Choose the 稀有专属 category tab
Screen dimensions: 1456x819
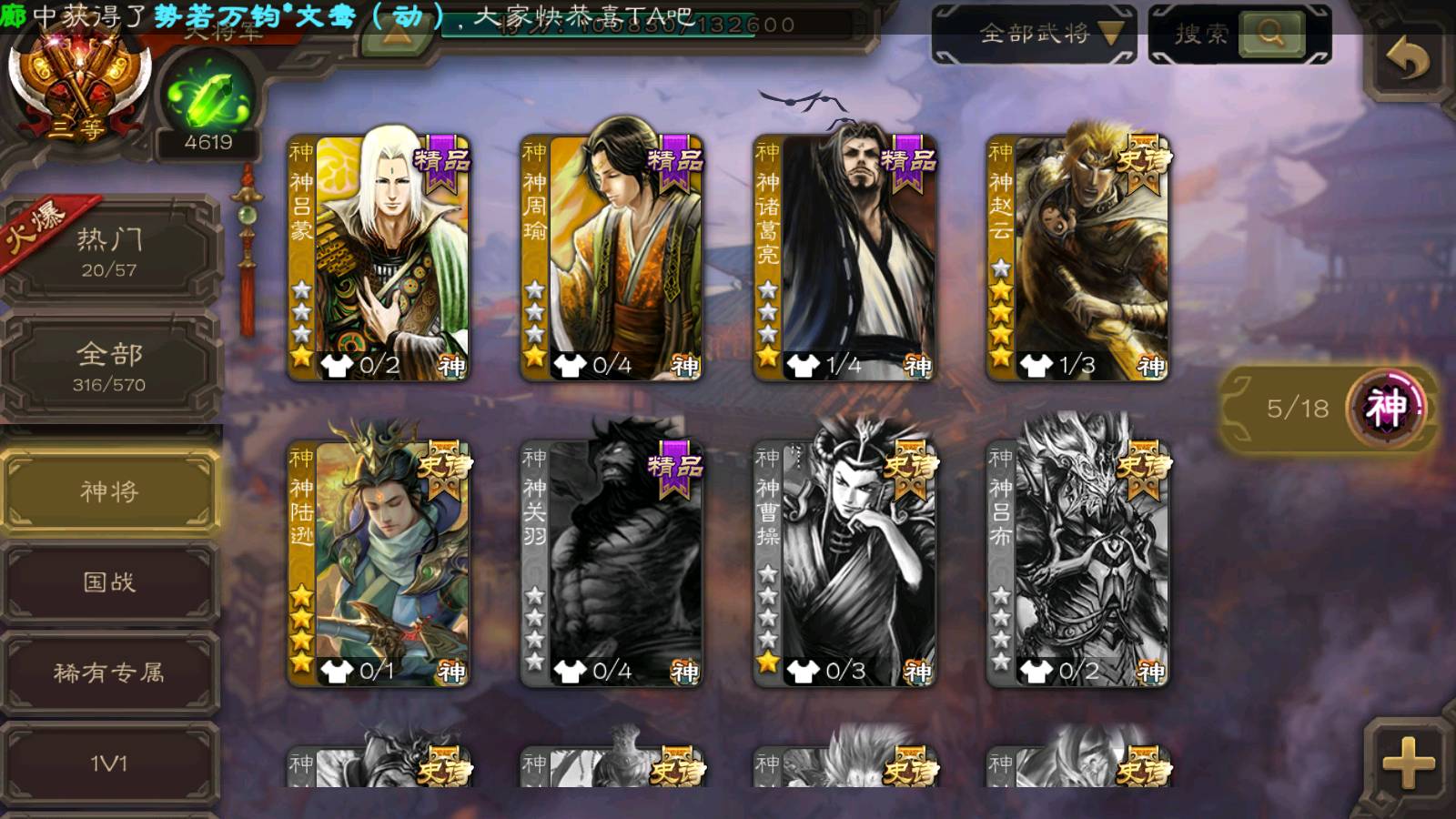pyautogui.click(x=109, y=672)
